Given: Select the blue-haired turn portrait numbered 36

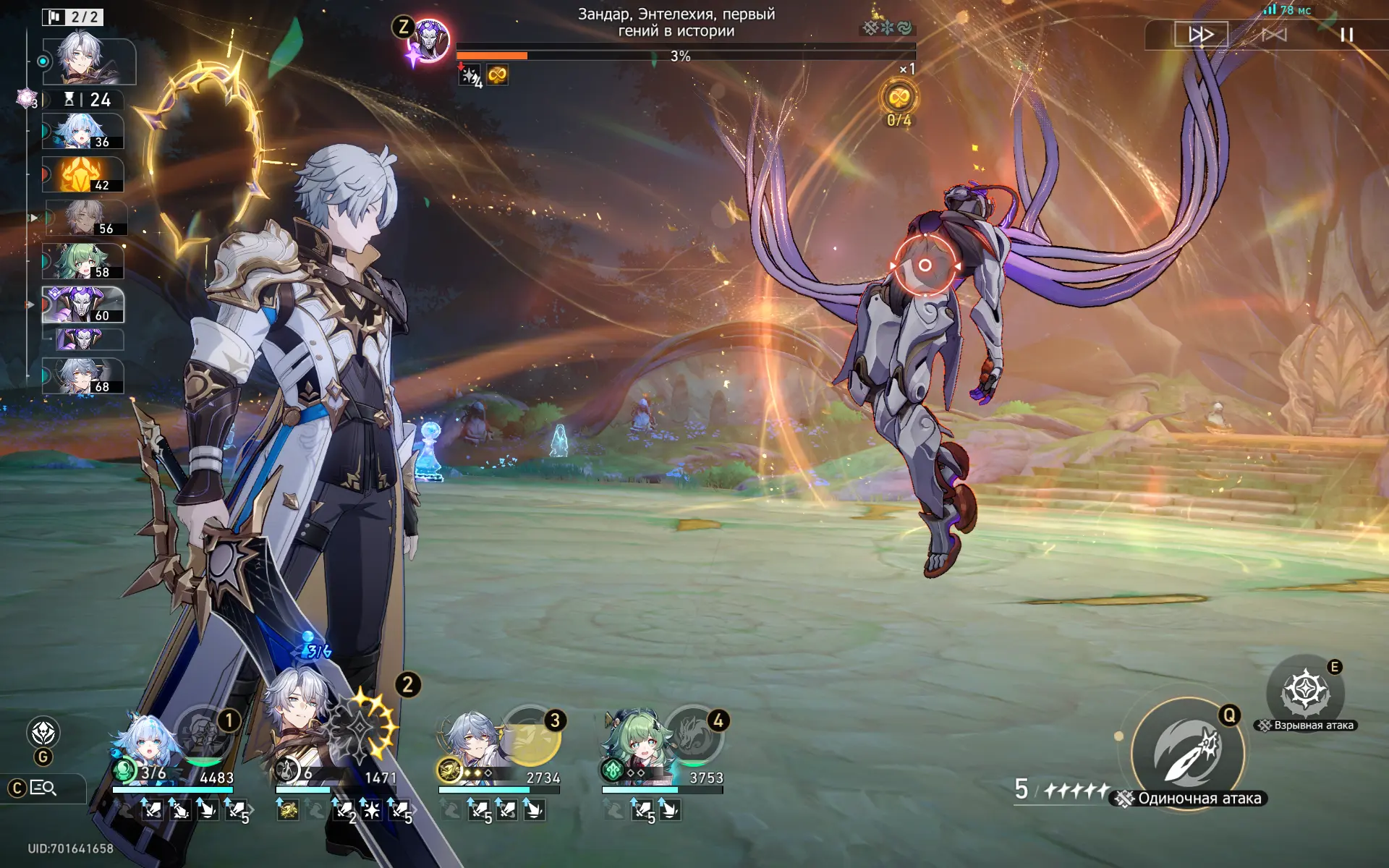Looking at the screenshot, I should [83, 132].
